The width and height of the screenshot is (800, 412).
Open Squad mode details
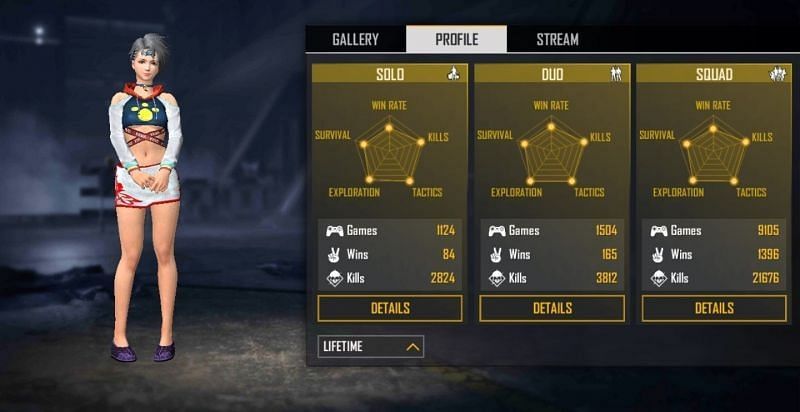(714, 308)
